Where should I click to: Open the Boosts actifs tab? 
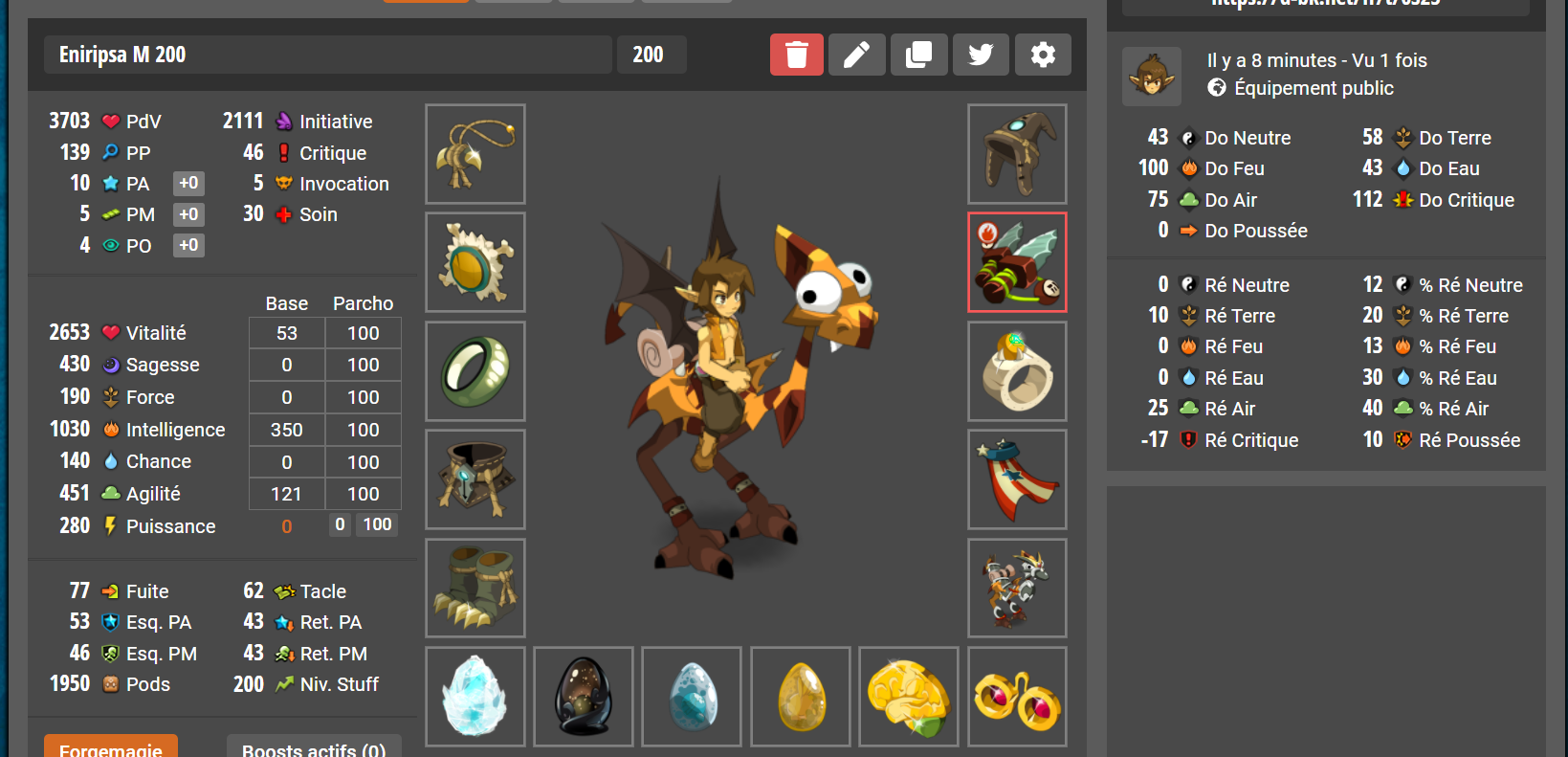coord(314,747)
